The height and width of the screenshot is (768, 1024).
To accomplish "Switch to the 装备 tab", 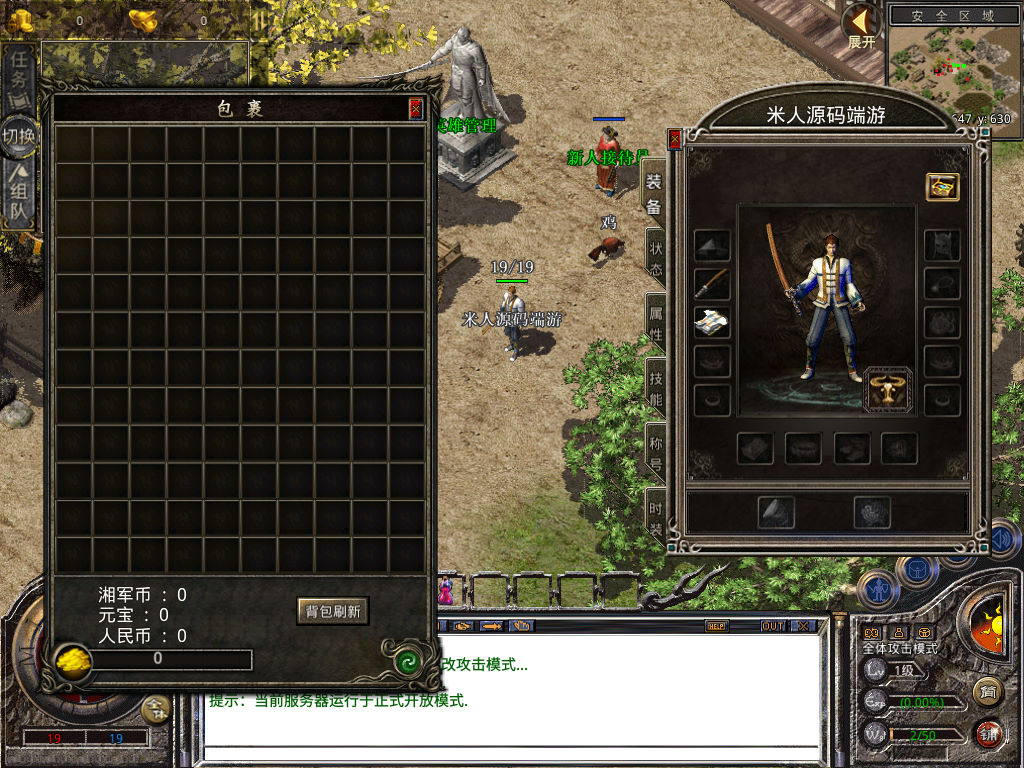I will click(654, 194).
